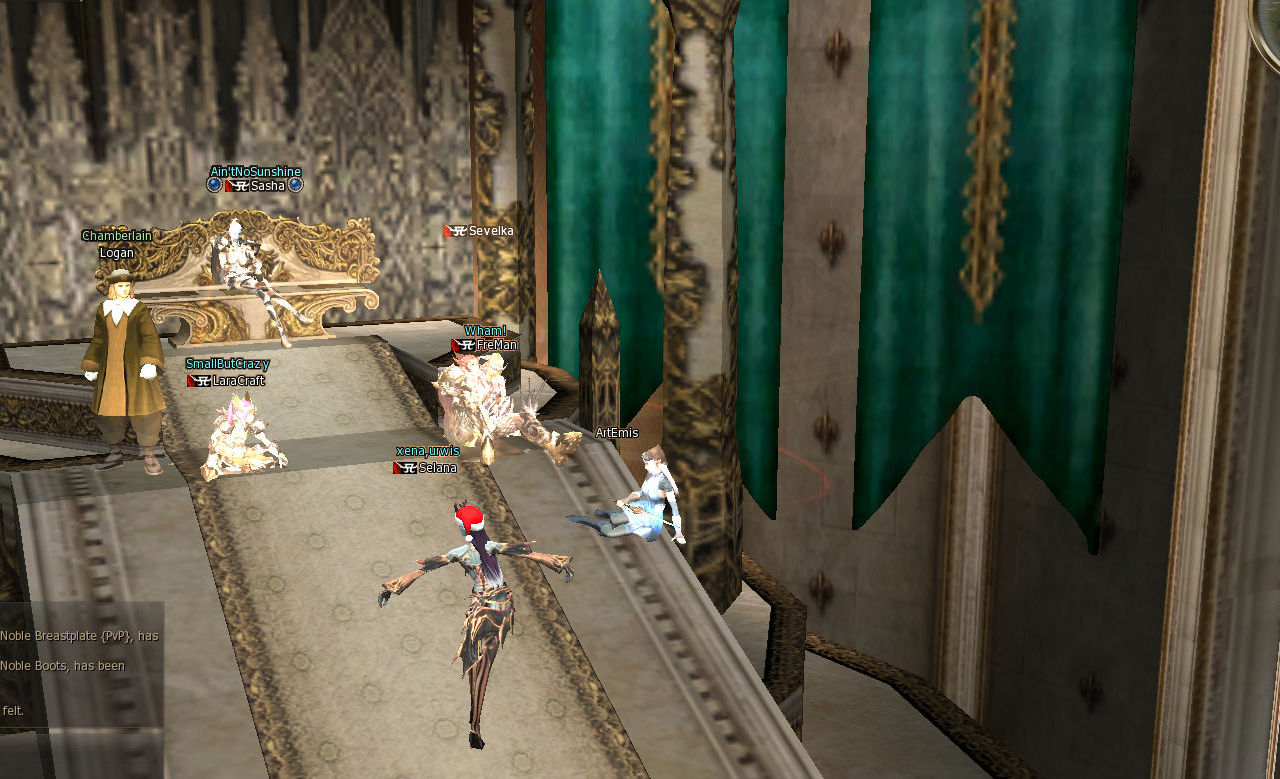Click the red flag icon before Sevelka's crest
Viewport: 1280px width, 779px height.
(447, 231)
